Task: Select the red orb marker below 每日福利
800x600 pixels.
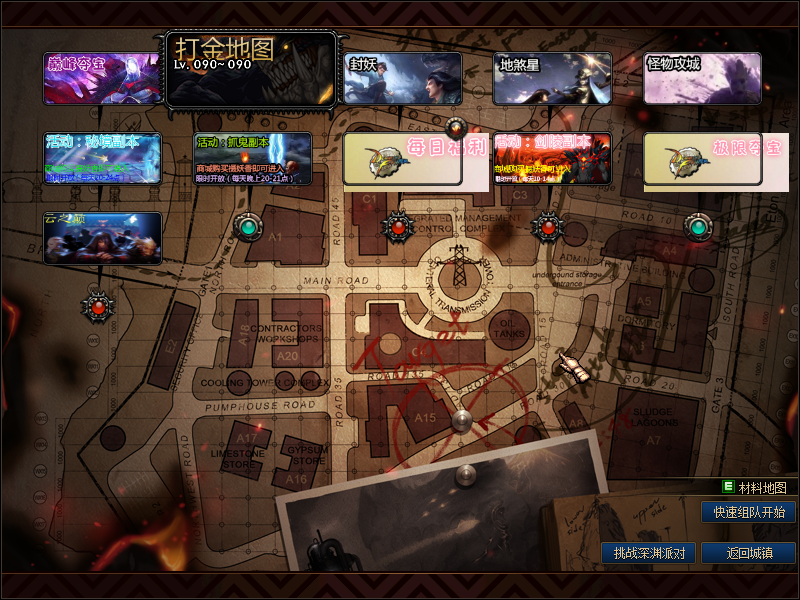Action: [399, 227]
